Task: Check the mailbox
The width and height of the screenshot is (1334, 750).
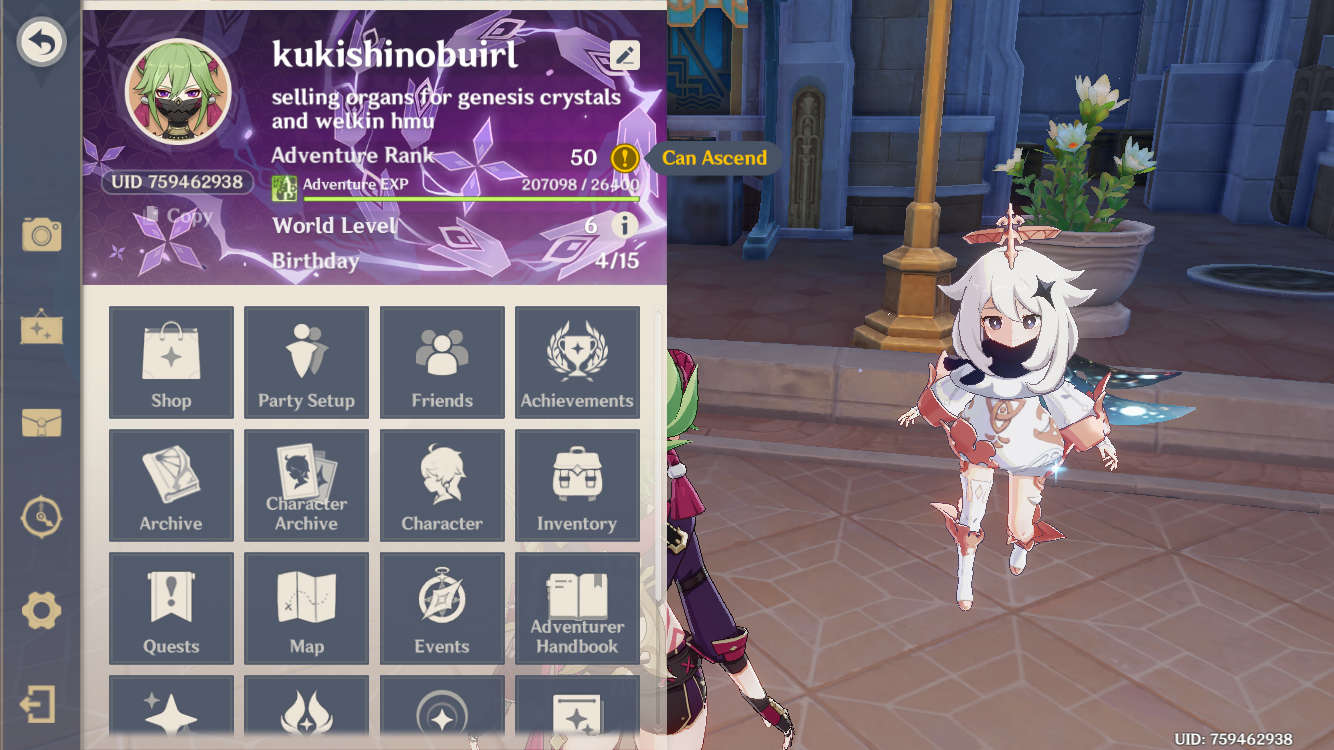Action: pyautogui.click(x=40, y=423)
